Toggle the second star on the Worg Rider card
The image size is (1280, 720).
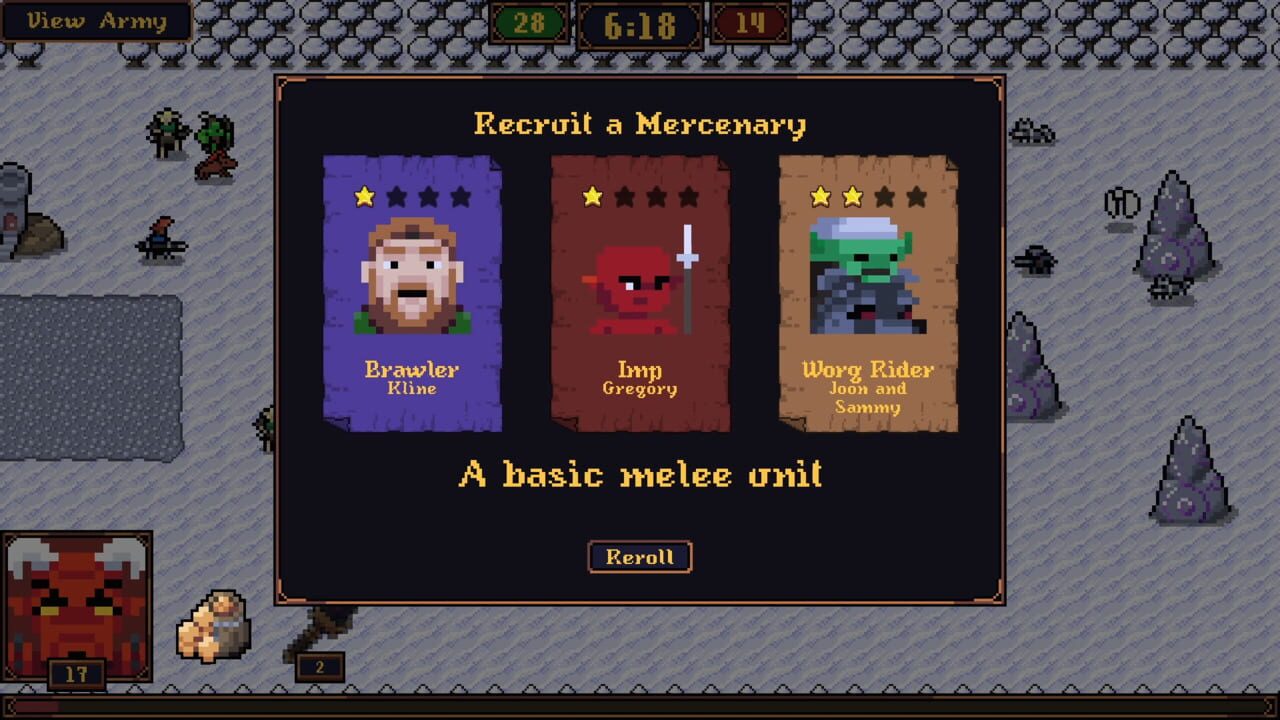click(x=852, y=196)
